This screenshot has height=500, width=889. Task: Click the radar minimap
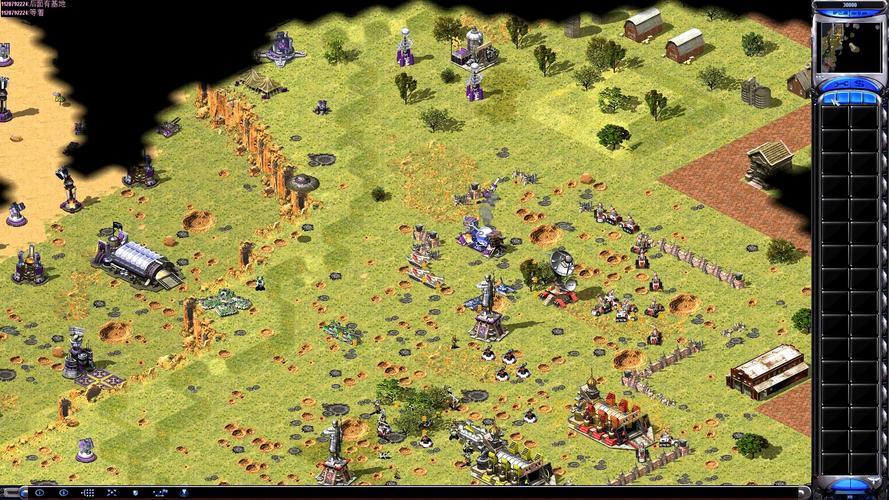click(849, 47)
